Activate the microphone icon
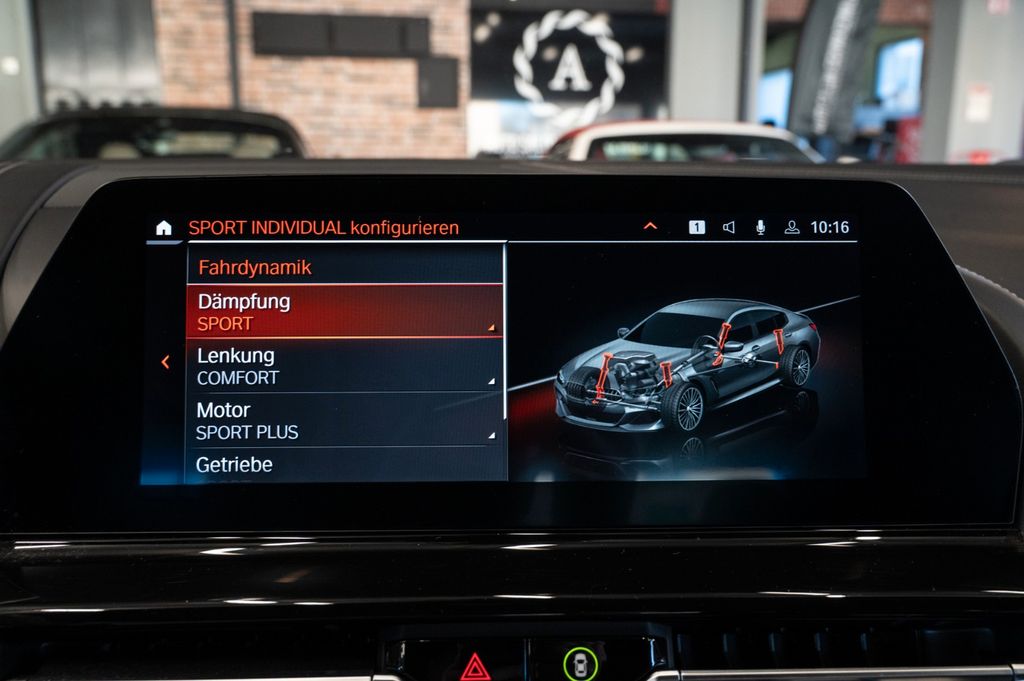 click(x=760, y=227)
